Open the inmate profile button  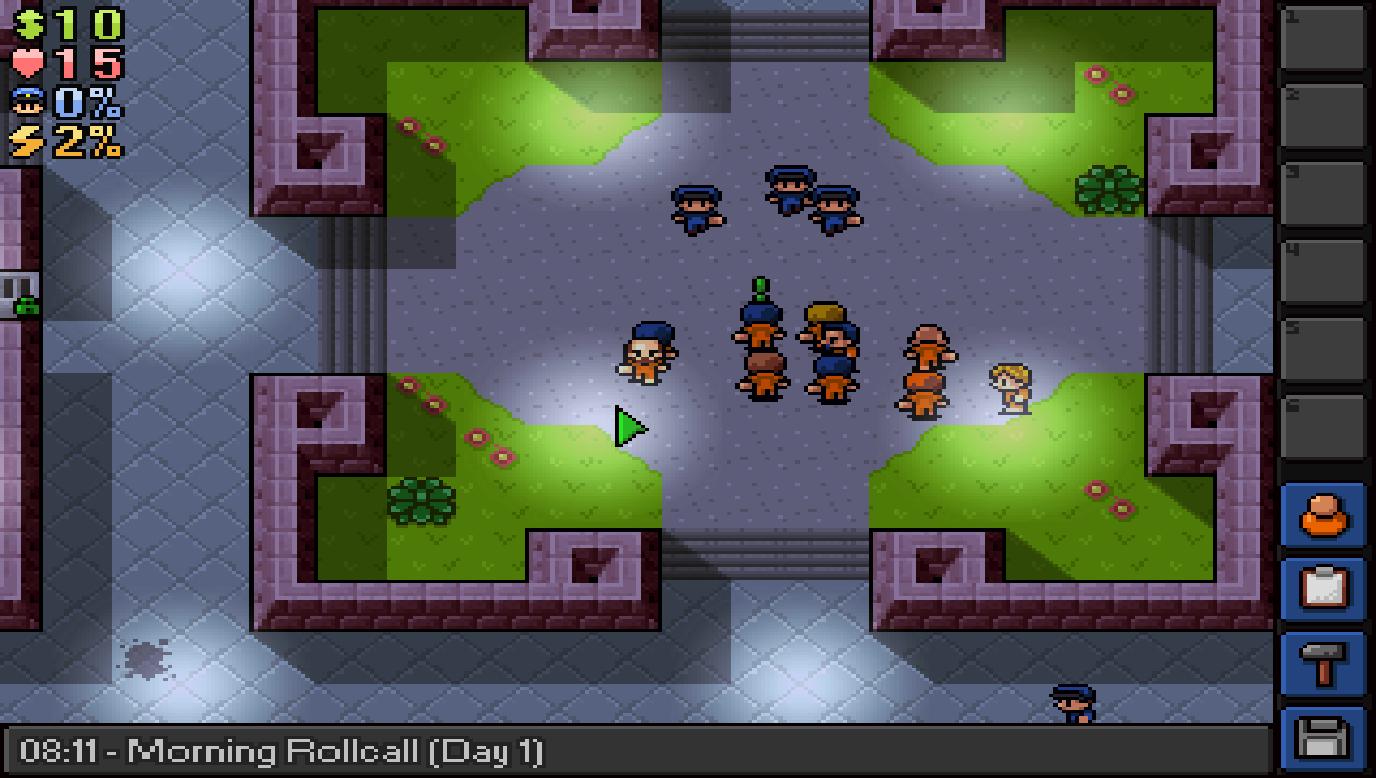1323,518
